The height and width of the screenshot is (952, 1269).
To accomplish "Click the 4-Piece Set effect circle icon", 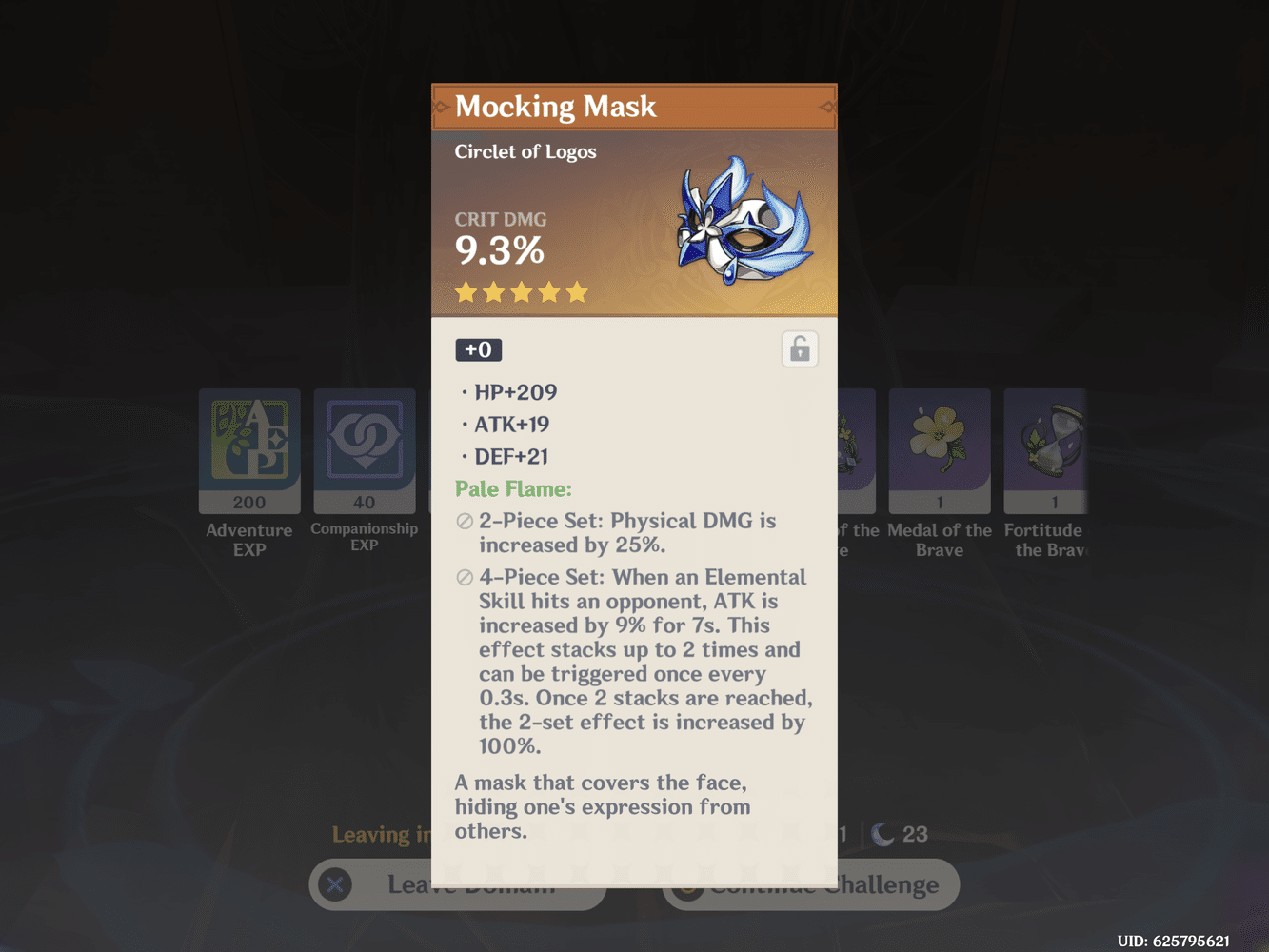I will [x=464, y=577].
